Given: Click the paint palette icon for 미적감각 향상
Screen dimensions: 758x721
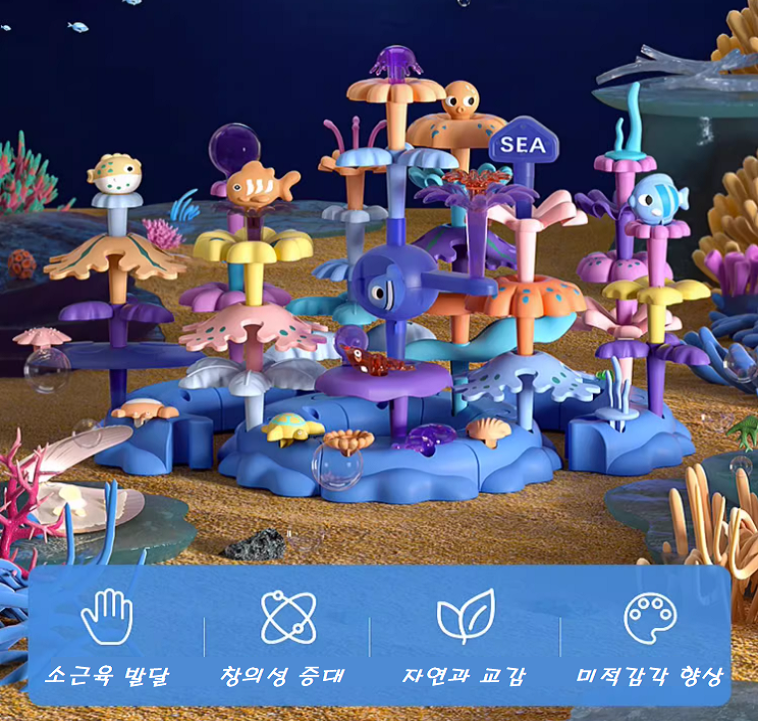Looking at the screenshot, I should (x=650, y=617).
